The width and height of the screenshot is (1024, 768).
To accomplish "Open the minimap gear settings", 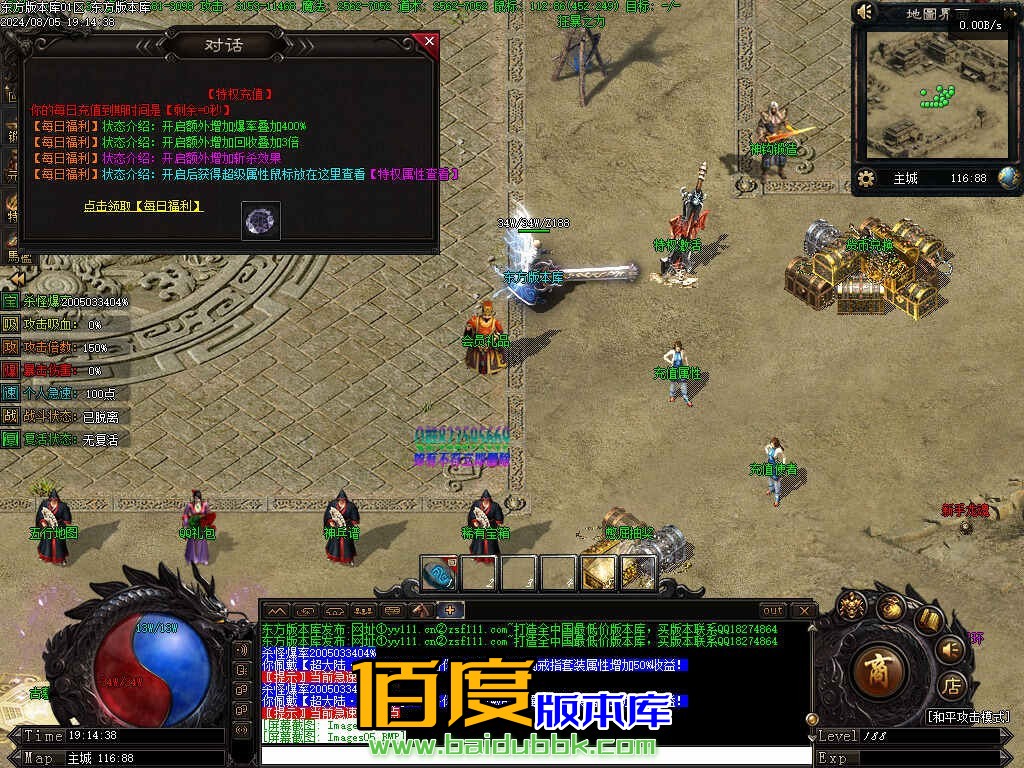I will click(866, 178).
